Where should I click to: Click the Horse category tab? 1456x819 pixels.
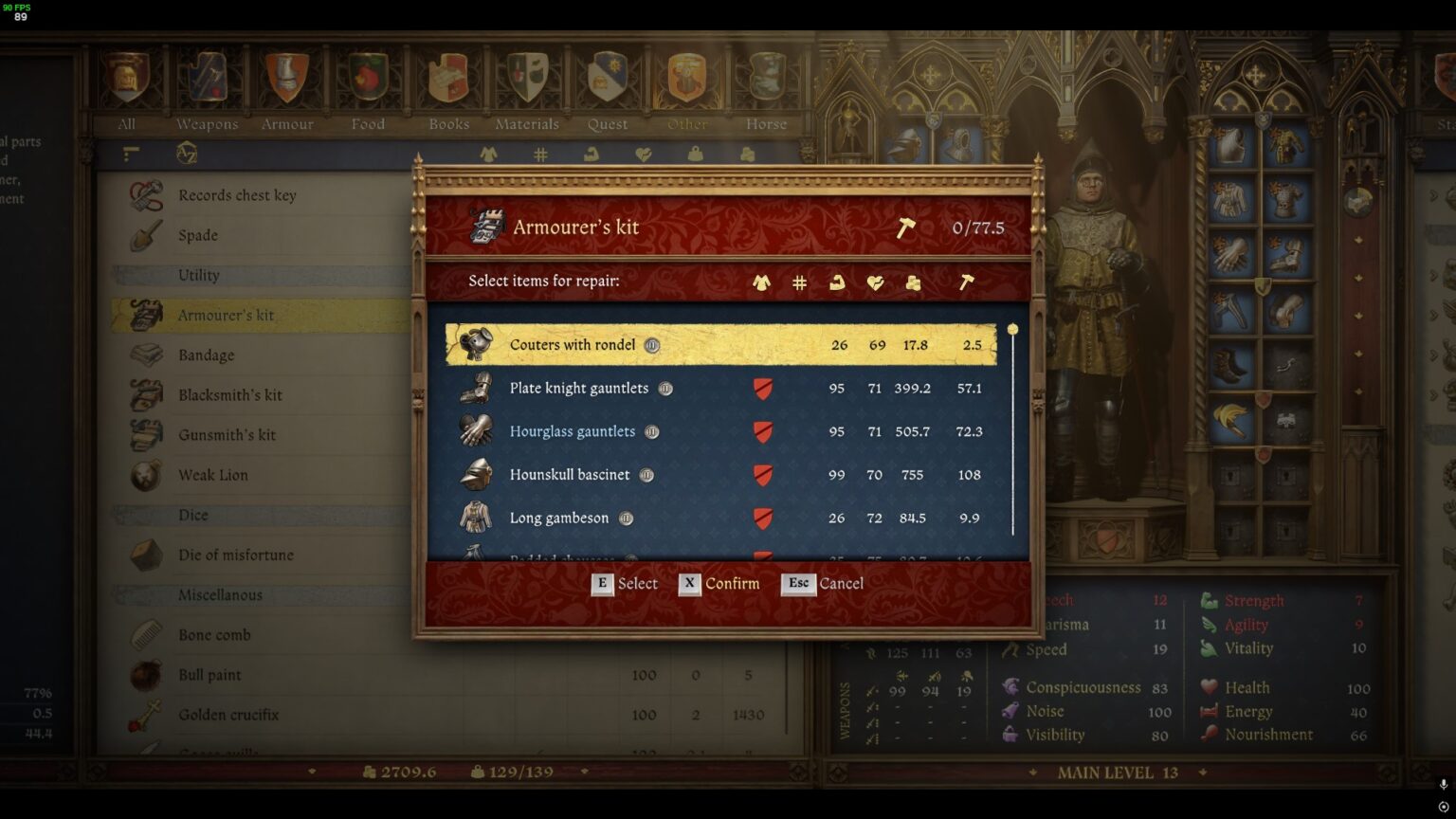click(765, 74)
